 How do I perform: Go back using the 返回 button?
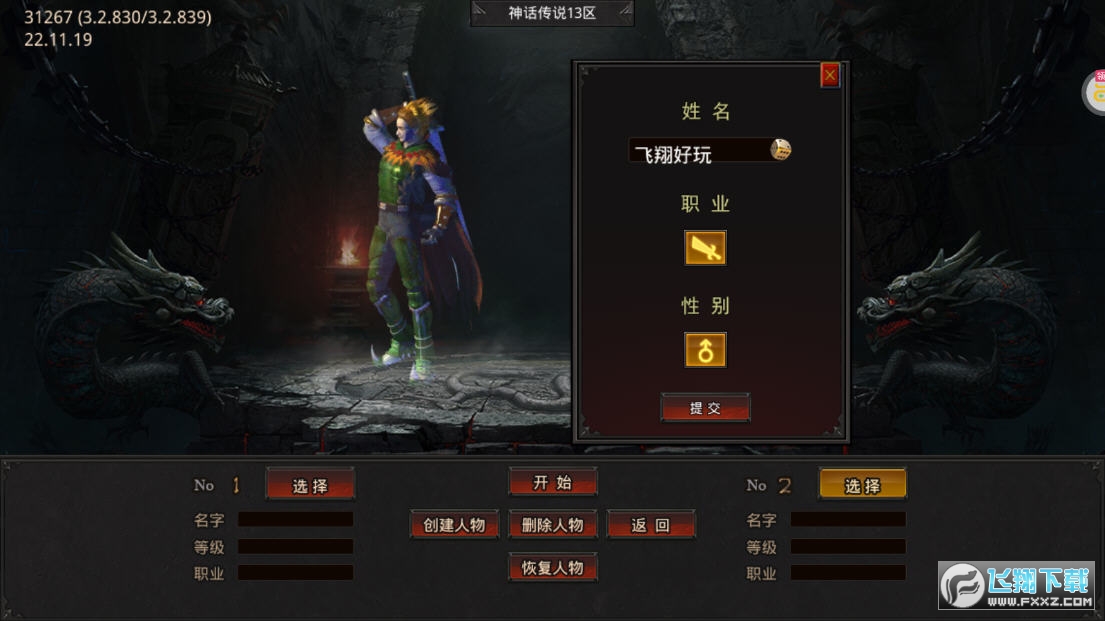tap(650, 525)
